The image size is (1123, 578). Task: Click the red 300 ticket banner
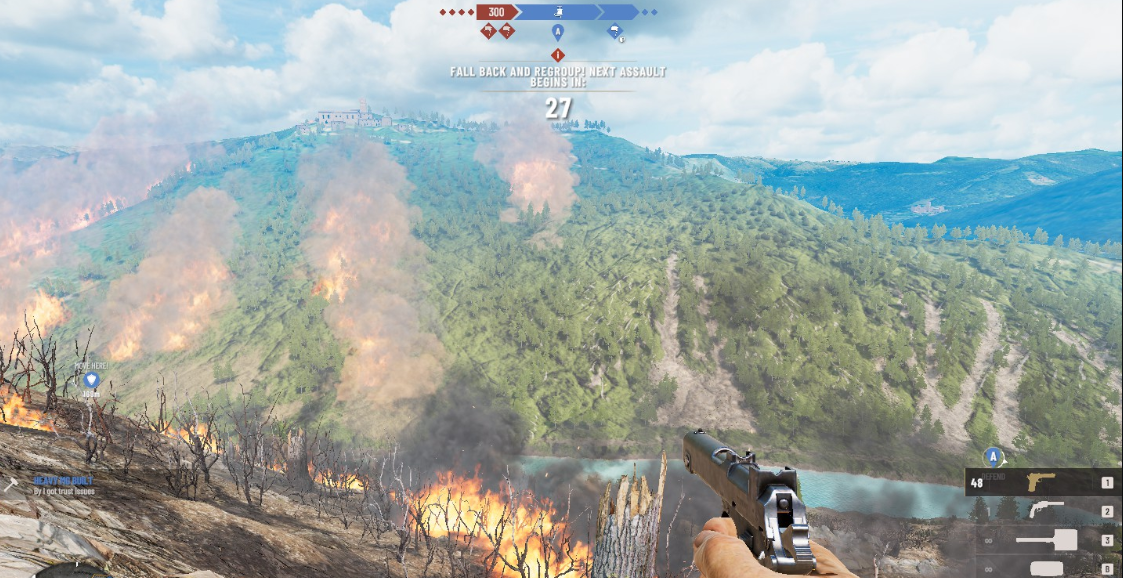pos(496,12)
